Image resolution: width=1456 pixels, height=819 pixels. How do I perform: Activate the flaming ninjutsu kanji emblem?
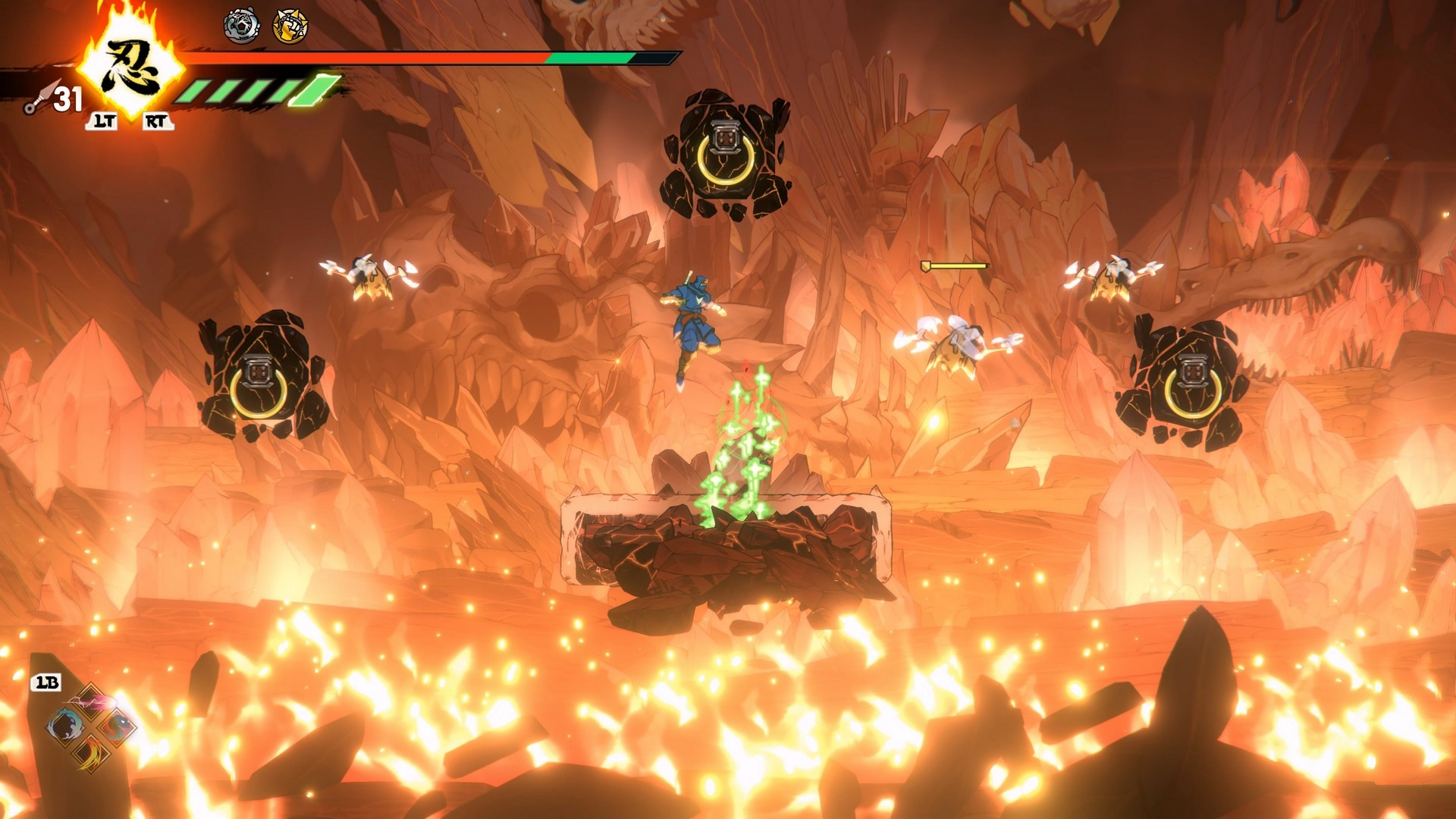(132, 67)
